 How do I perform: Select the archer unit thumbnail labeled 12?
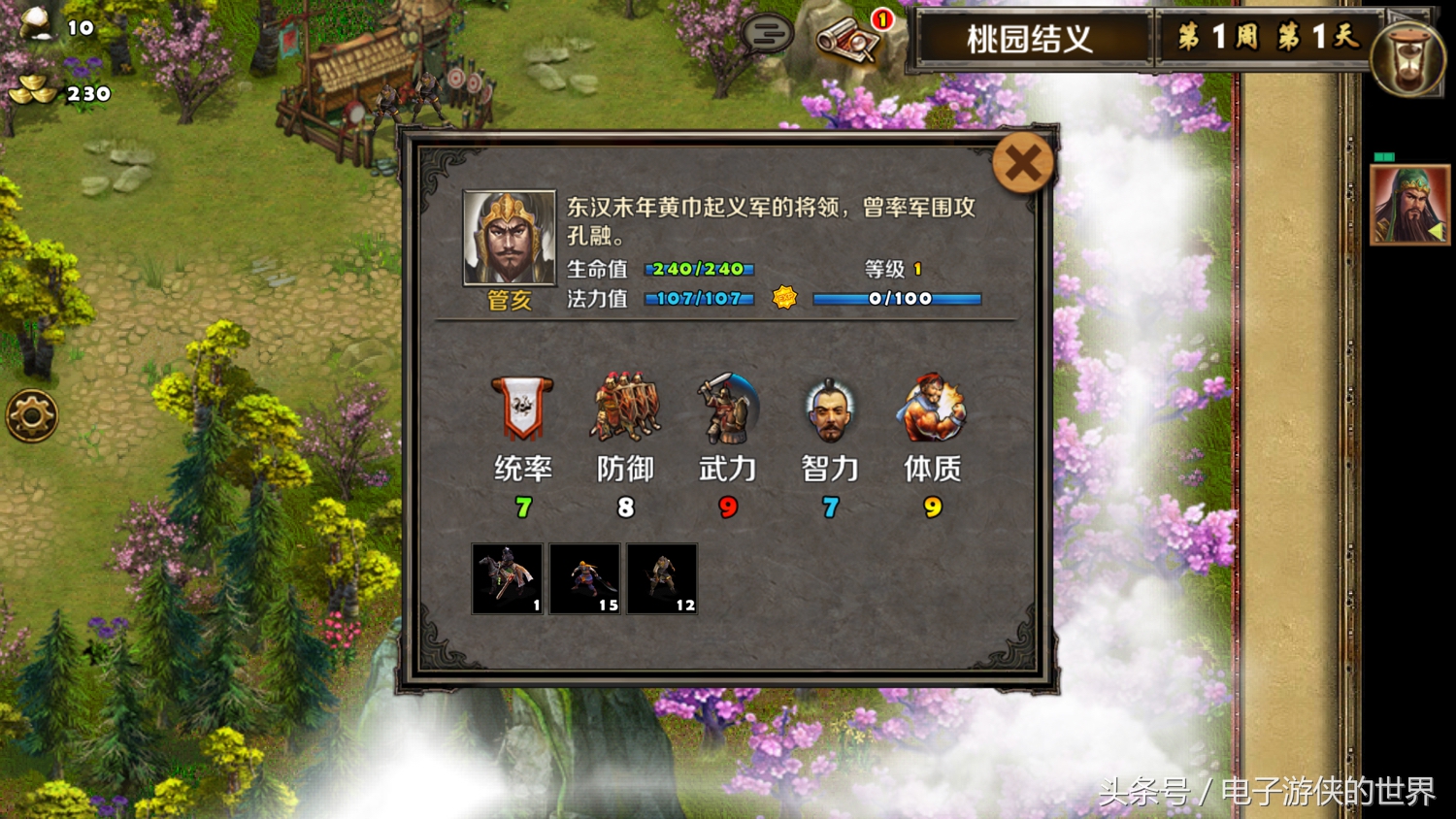(661, 579)
